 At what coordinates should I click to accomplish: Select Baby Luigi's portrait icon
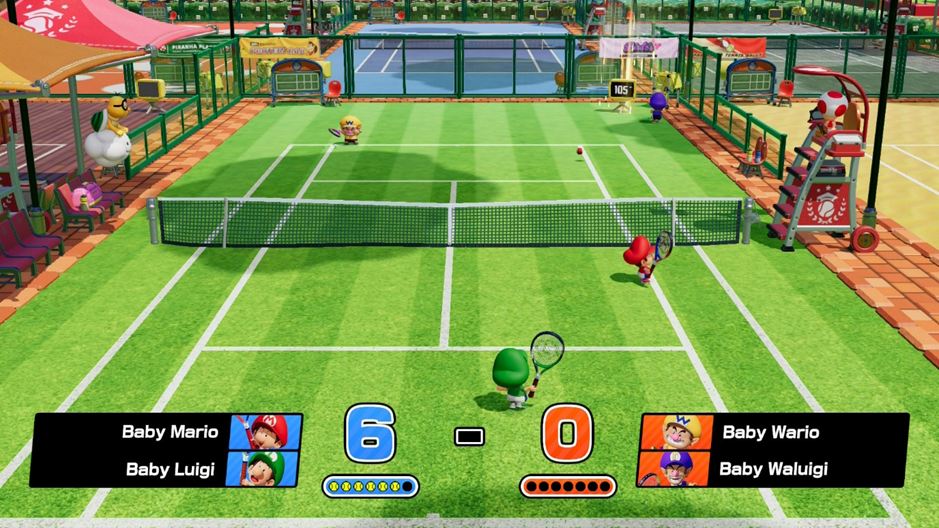[x=264, y=468]
